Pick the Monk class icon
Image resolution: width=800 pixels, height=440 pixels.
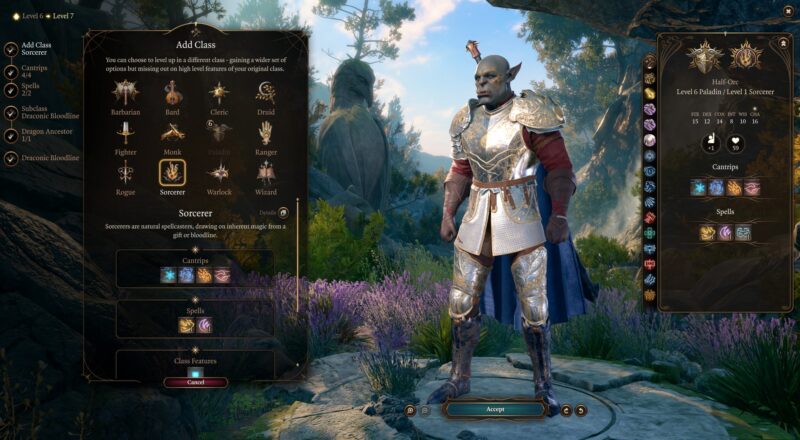click(x=173, y=134)
